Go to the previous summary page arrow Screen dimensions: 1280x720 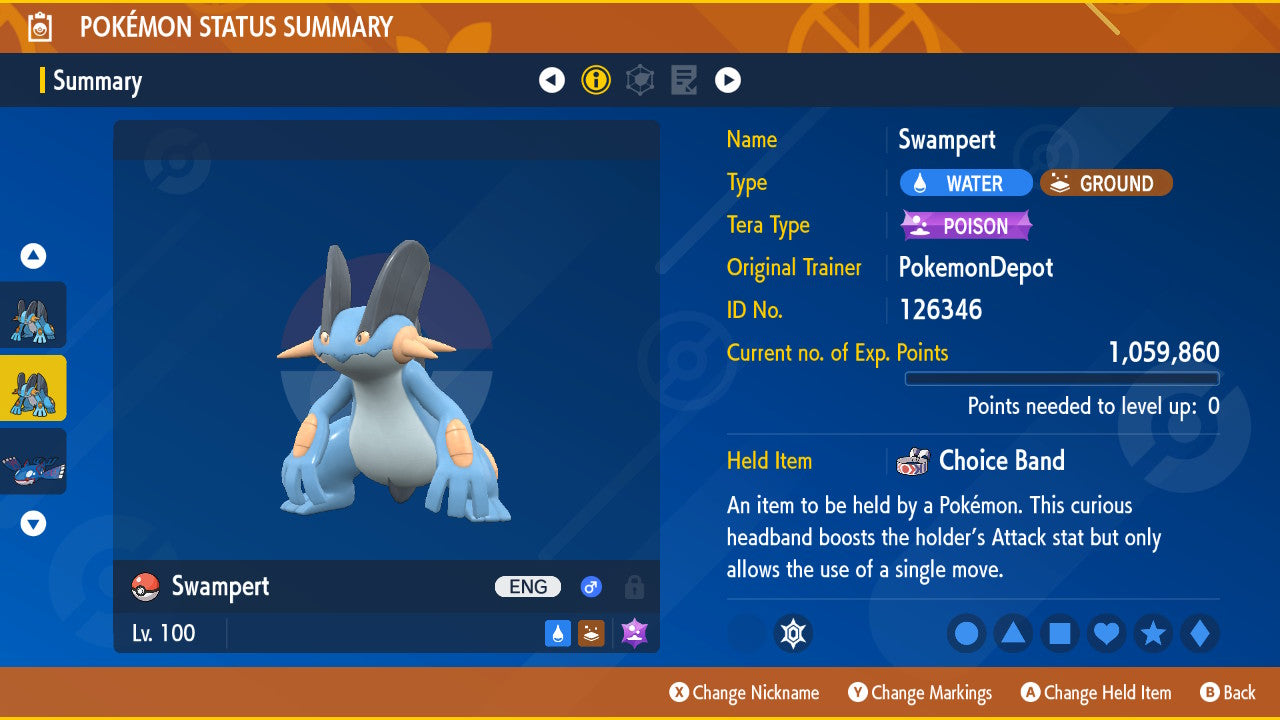pyautogui.click(x=552, y=80)
